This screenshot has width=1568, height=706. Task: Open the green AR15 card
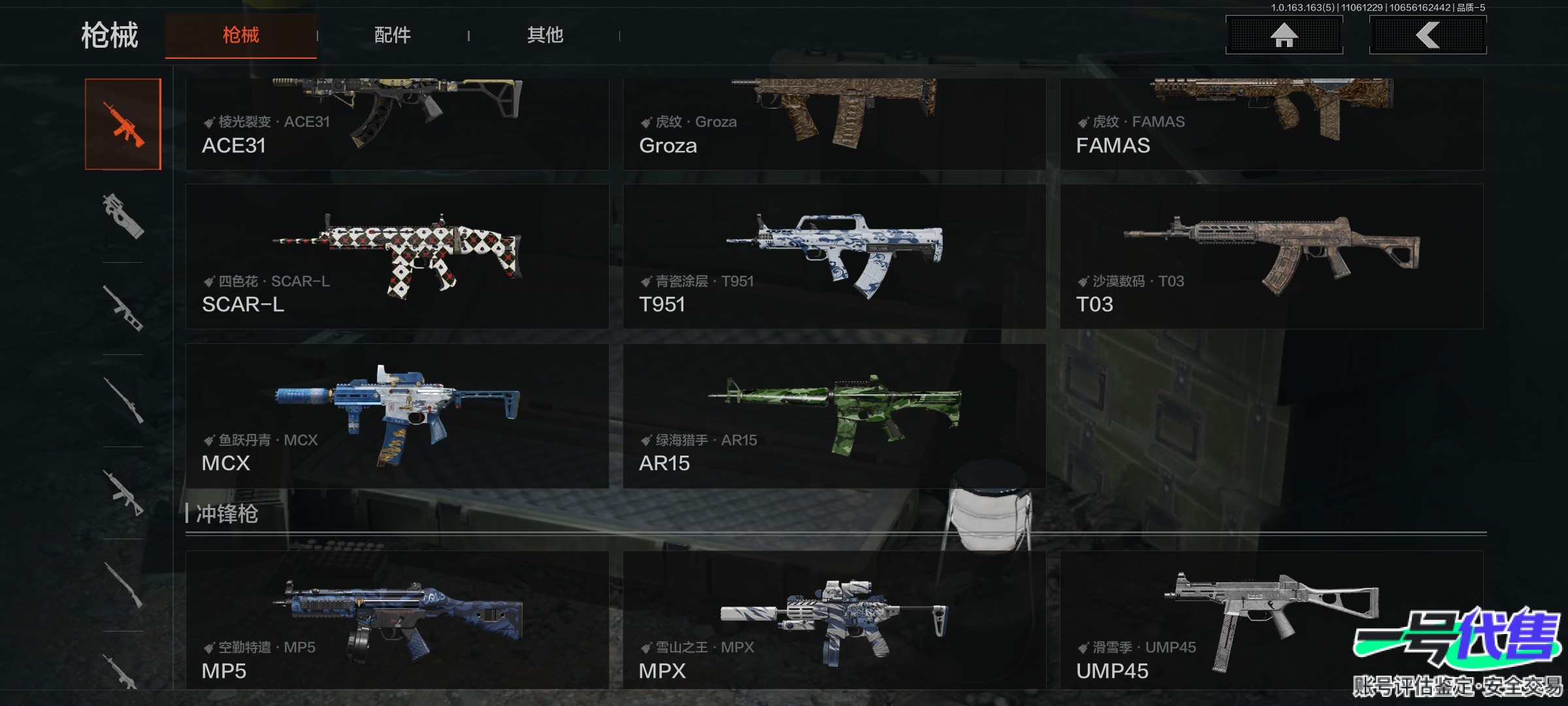point(834,416)
